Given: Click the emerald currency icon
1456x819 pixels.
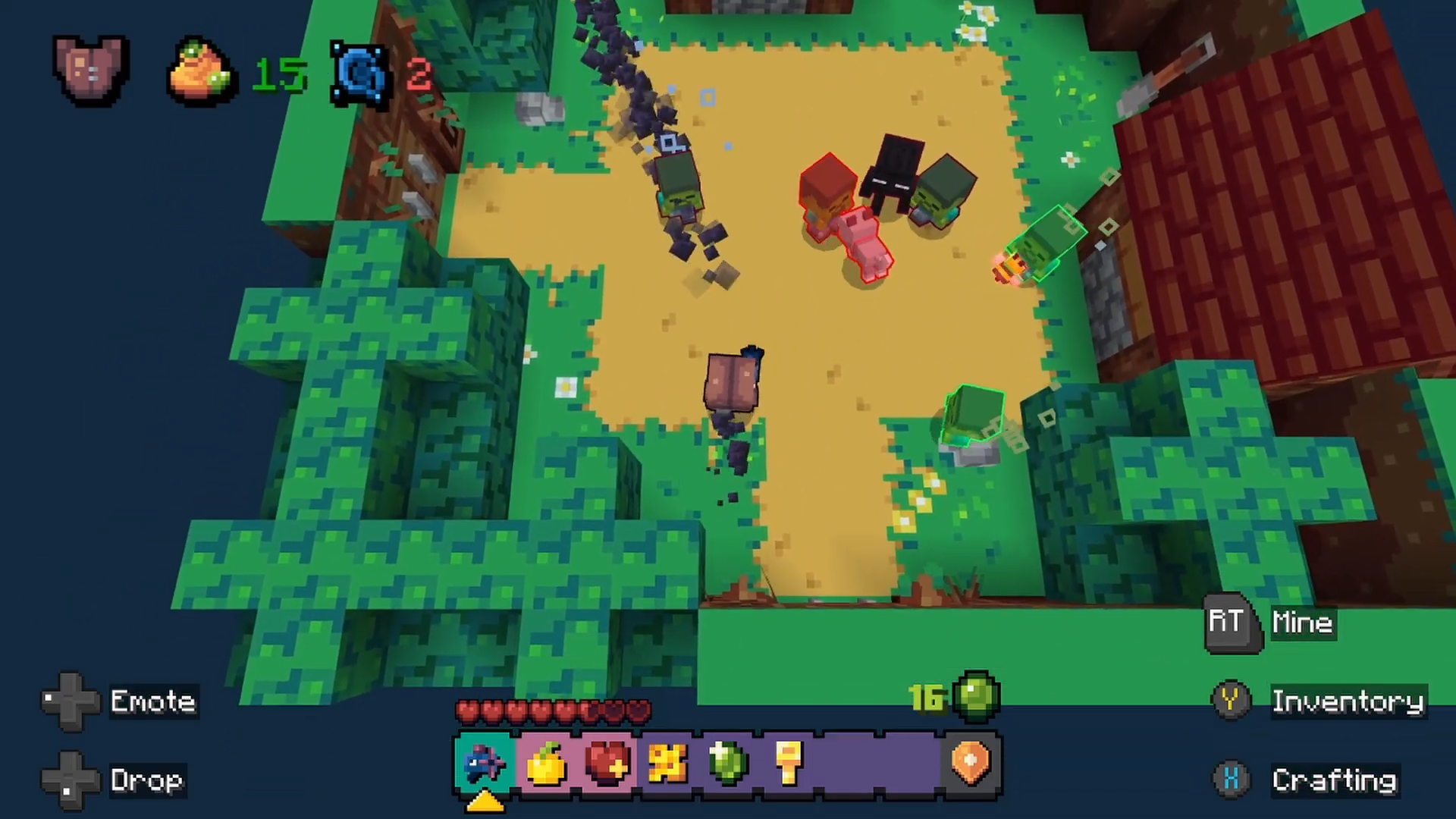Looking at the screenshot, I should click(x=976, y=696).
